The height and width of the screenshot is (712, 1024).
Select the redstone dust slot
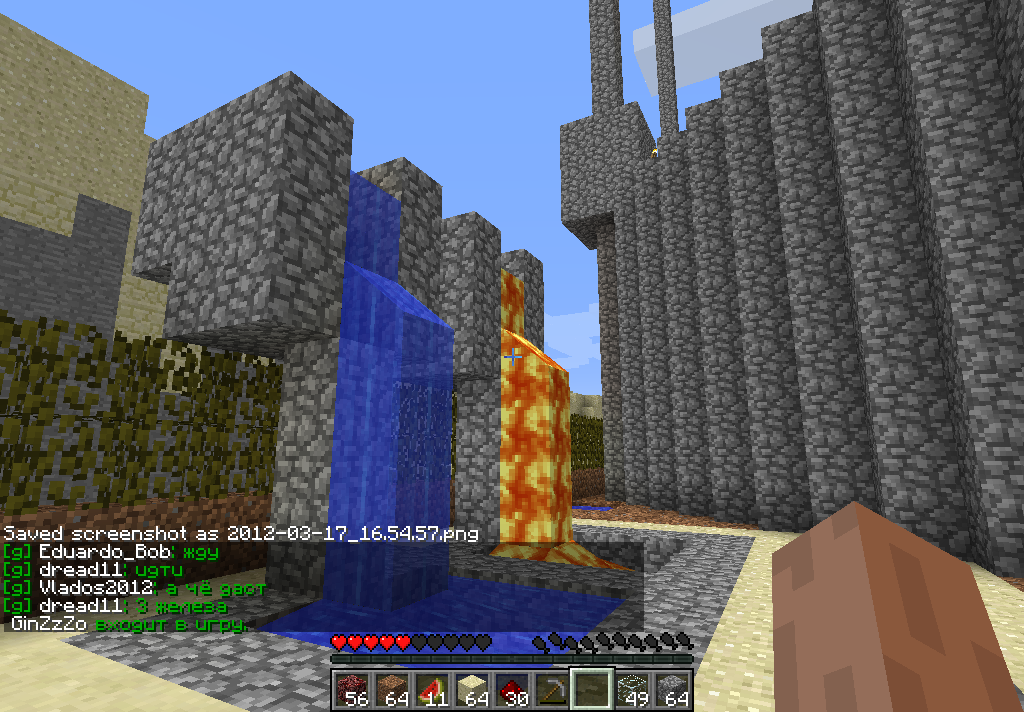click(x=511, y=689)
